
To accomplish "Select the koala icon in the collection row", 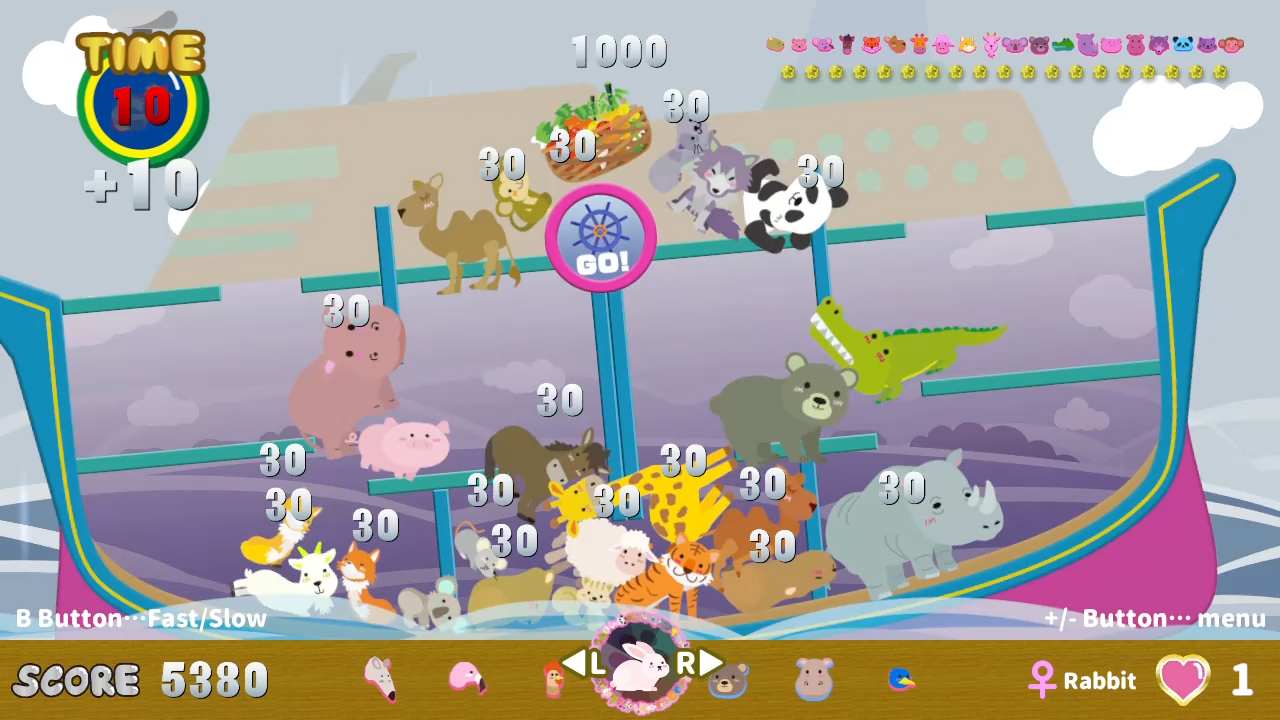I will [1015, 47].
